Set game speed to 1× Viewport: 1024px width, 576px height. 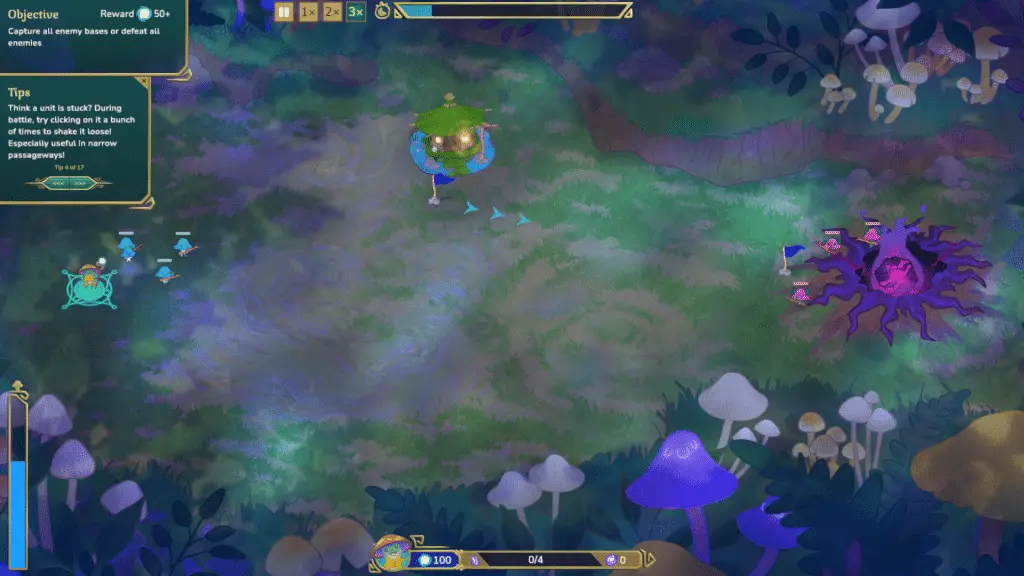click(309, 11)
